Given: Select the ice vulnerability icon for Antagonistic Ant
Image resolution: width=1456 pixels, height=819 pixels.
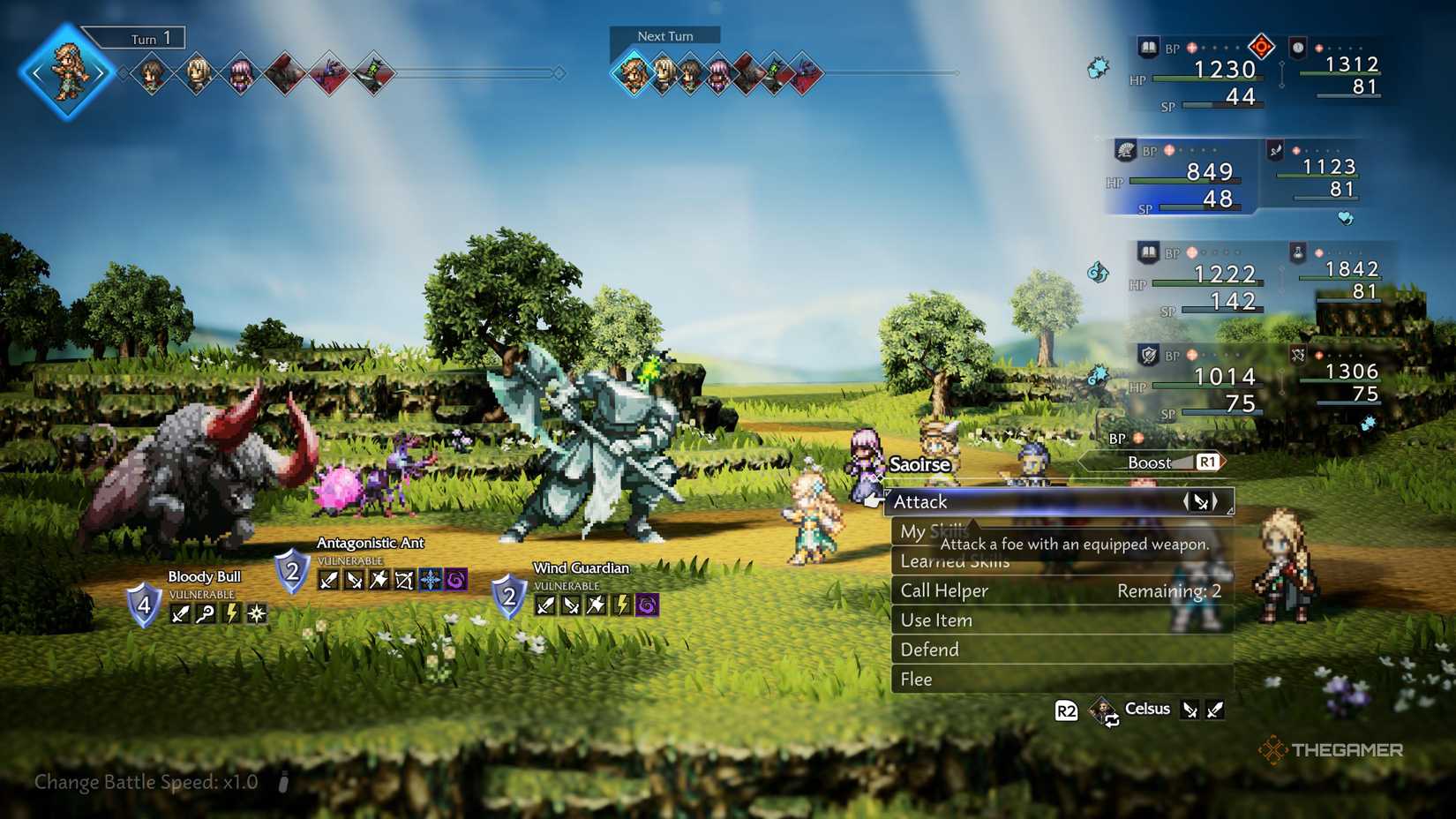Looking at the screenshot, I should [428, 580].
